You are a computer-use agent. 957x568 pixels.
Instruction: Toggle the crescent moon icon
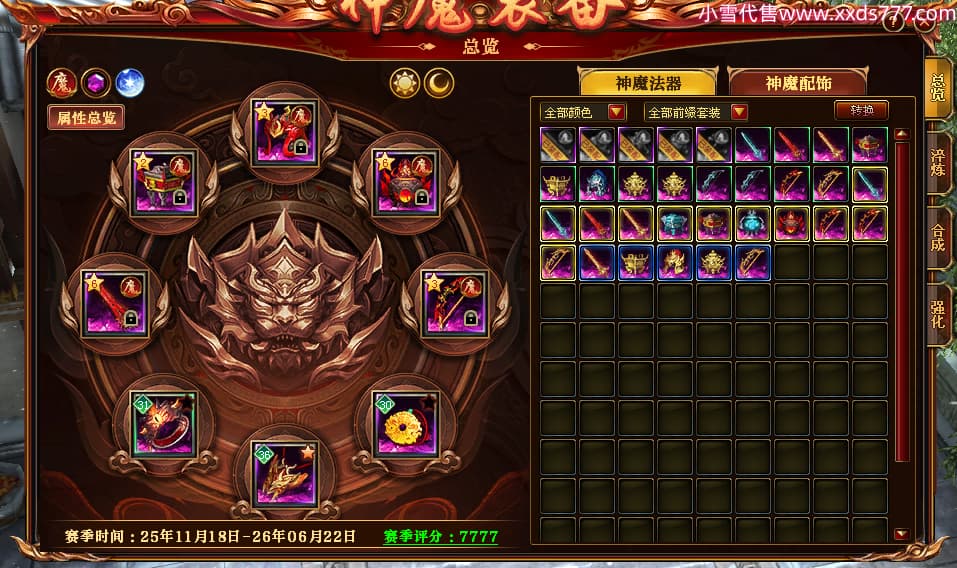tap(439, 83)
